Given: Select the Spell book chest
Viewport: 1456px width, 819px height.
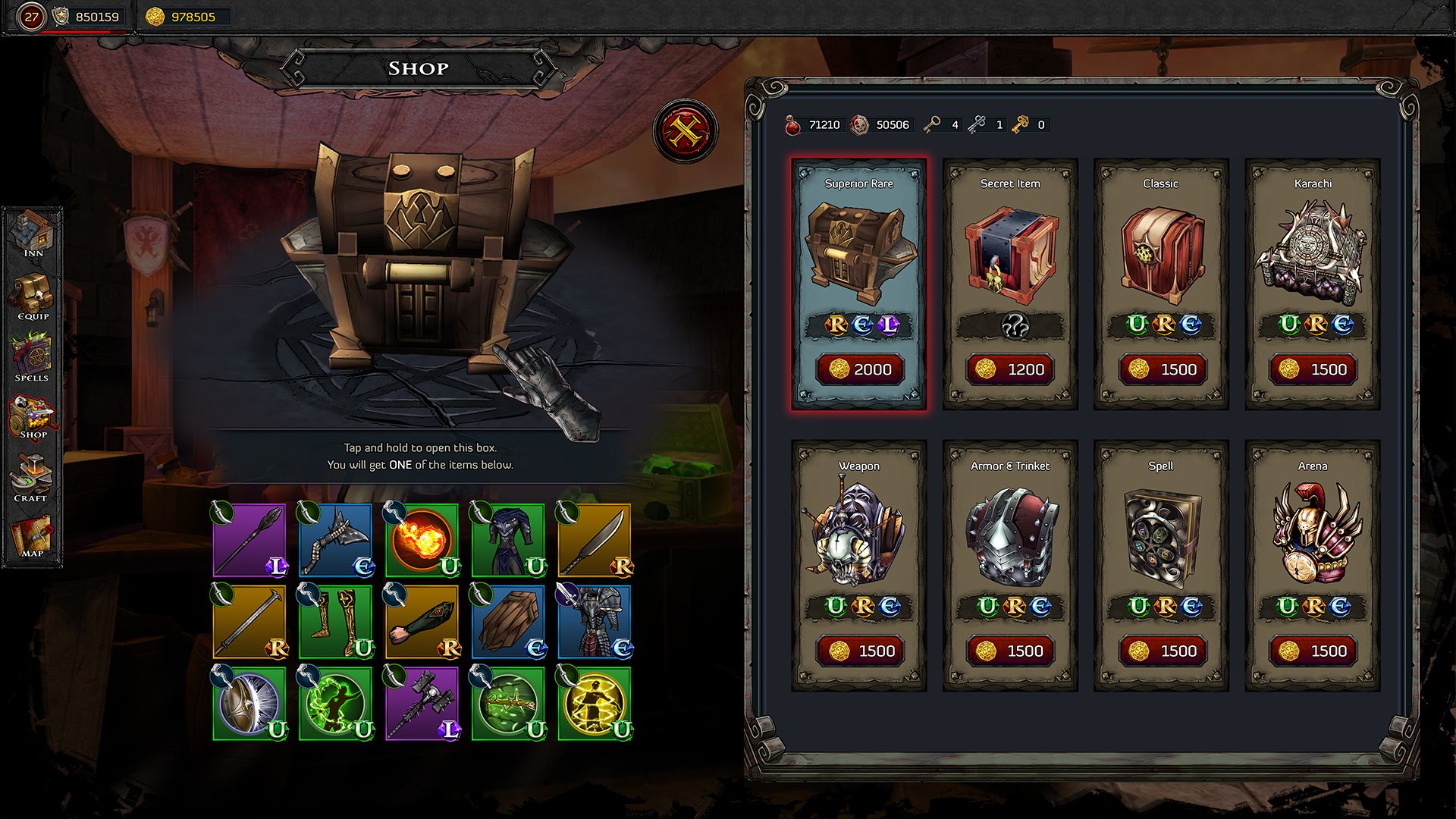Looking at the screenshot, I should click(1160, 565).
